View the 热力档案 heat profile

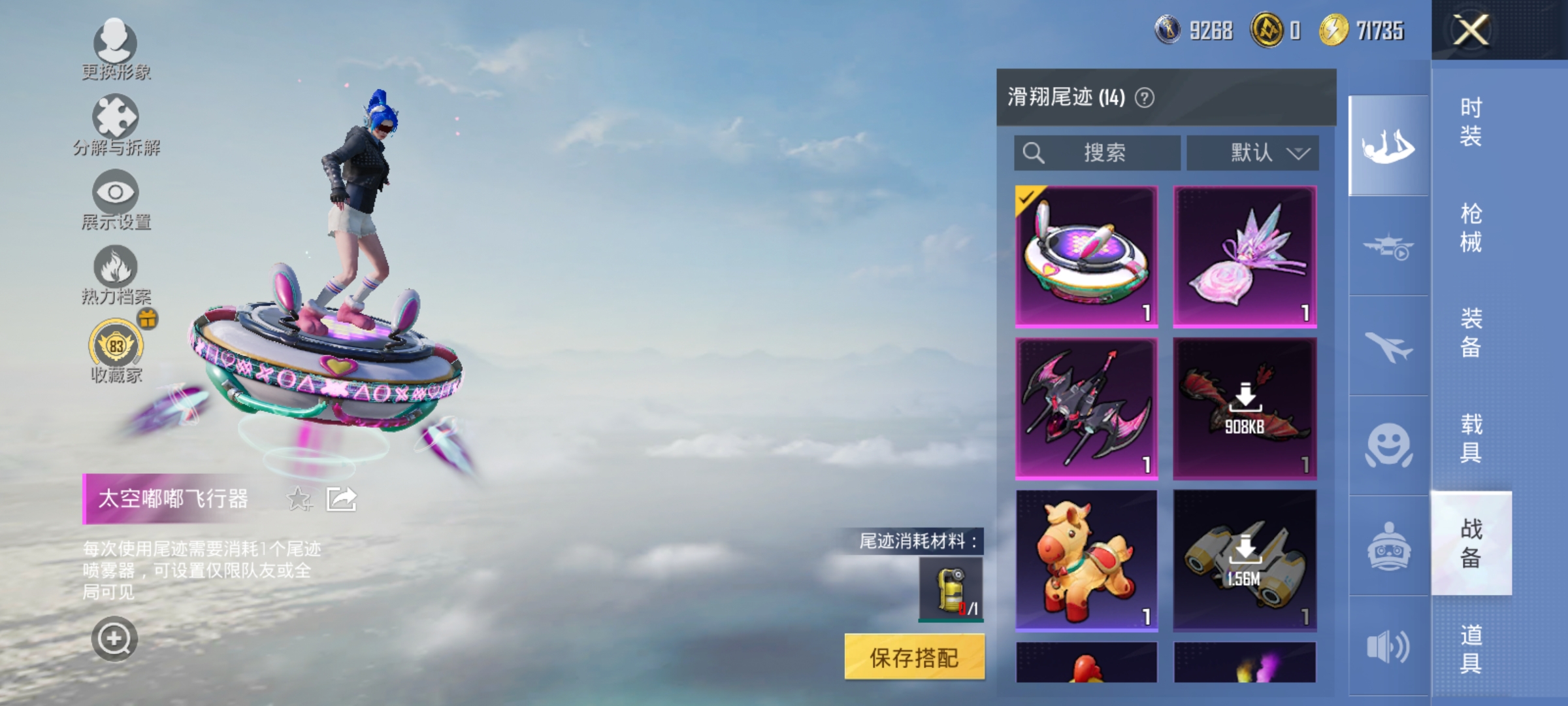(x=114, y=271)
